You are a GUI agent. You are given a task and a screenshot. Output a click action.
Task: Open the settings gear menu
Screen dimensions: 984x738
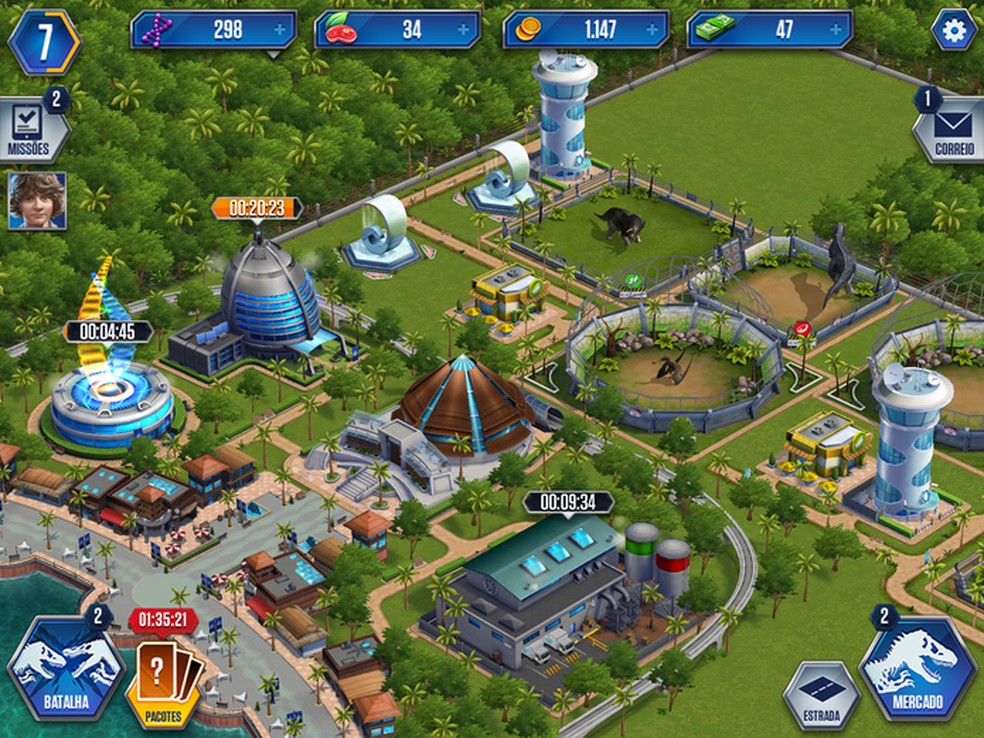click(x=953, y=30)
